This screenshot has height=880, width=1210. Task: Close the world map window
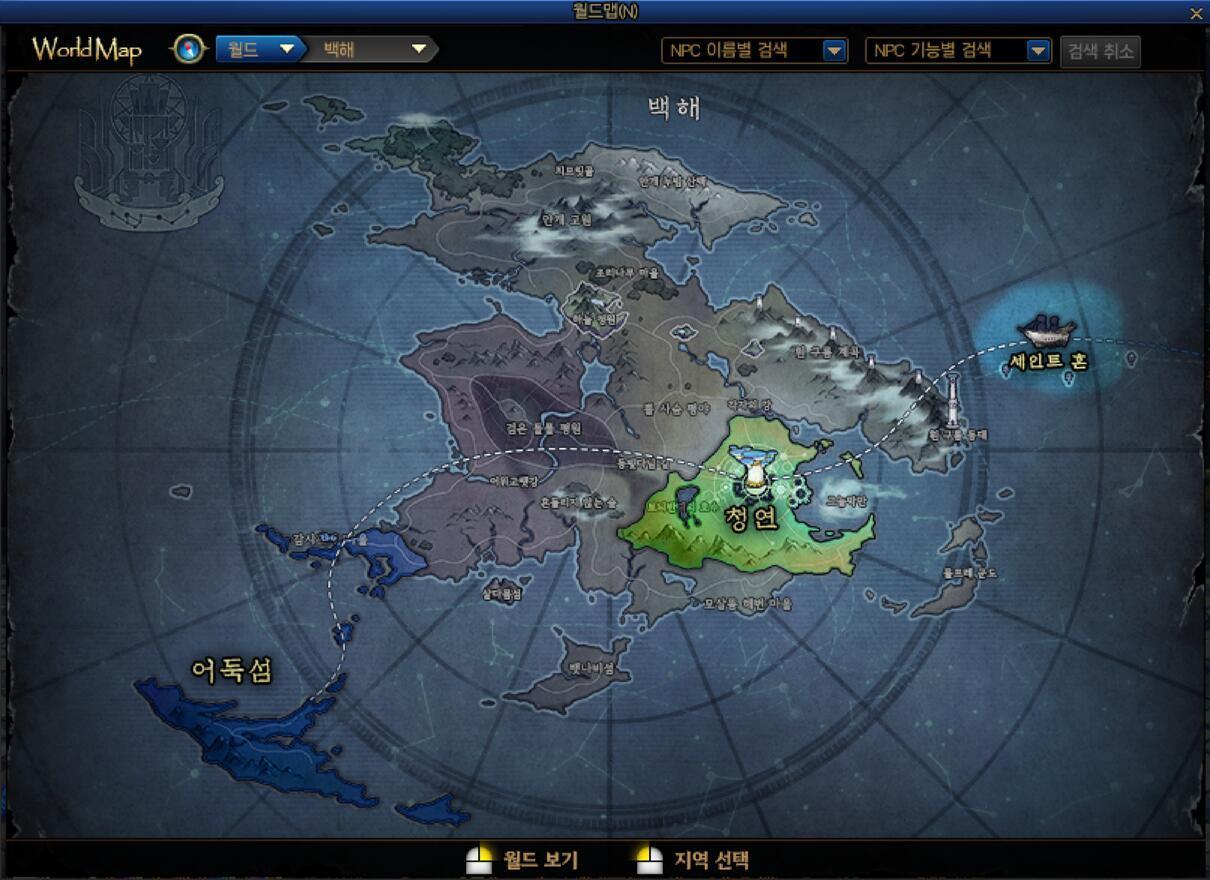point(1196,13)
